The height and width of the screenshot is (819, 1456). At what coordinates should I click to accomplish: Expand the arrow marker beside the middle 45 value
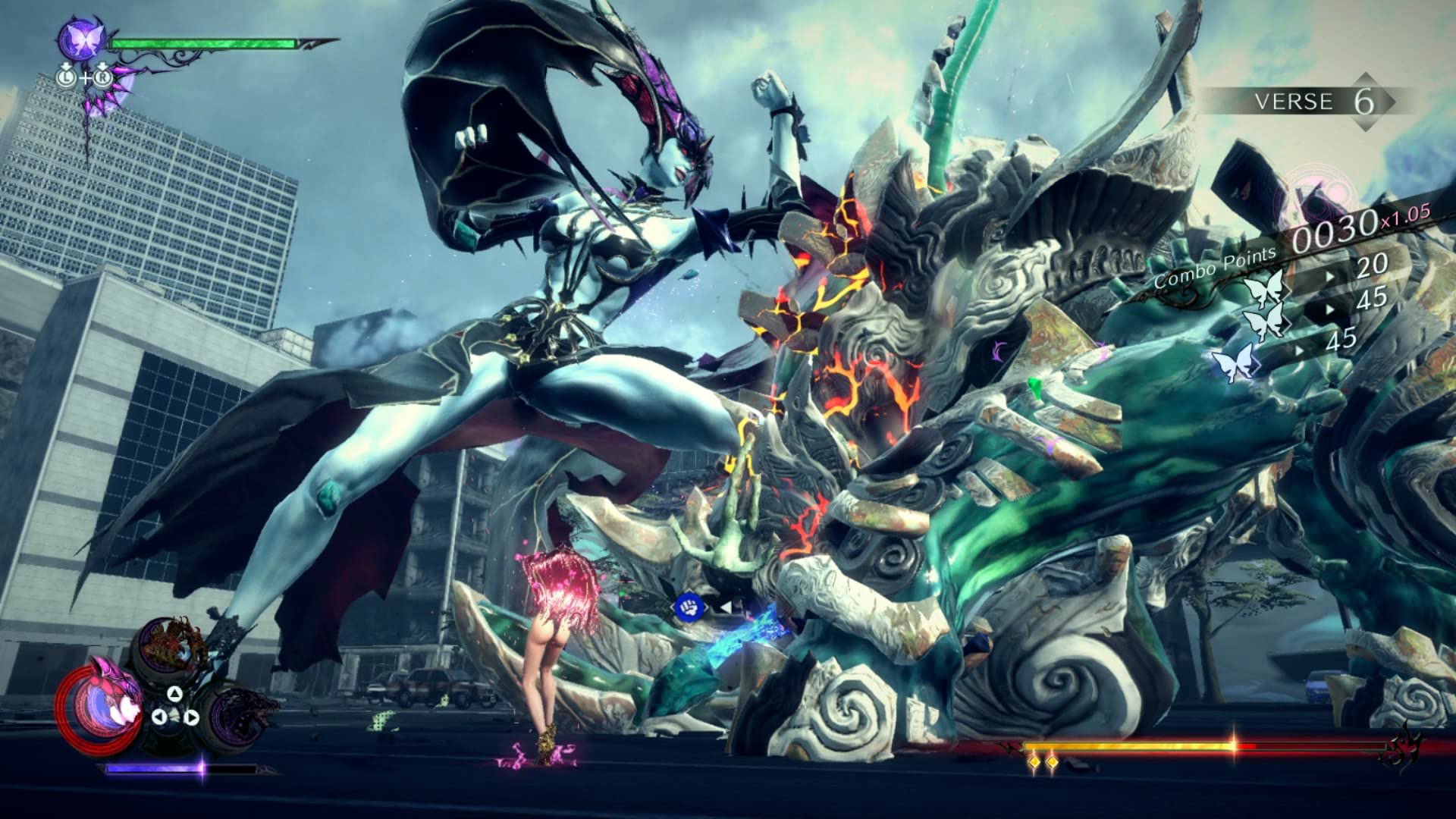coord(1329,309)
